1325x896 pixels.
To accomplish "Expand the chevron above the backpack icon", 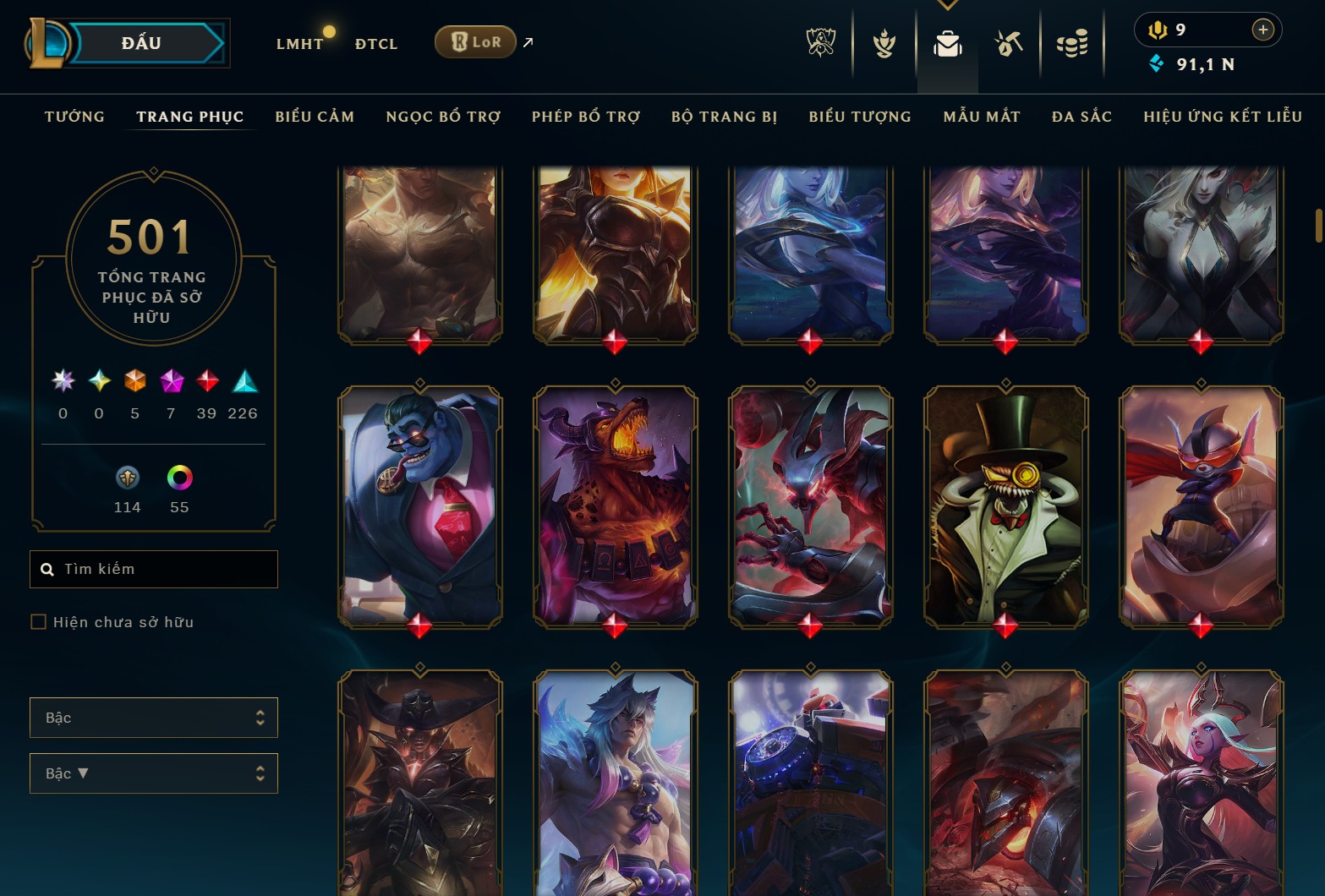I will tap(947, 4).
